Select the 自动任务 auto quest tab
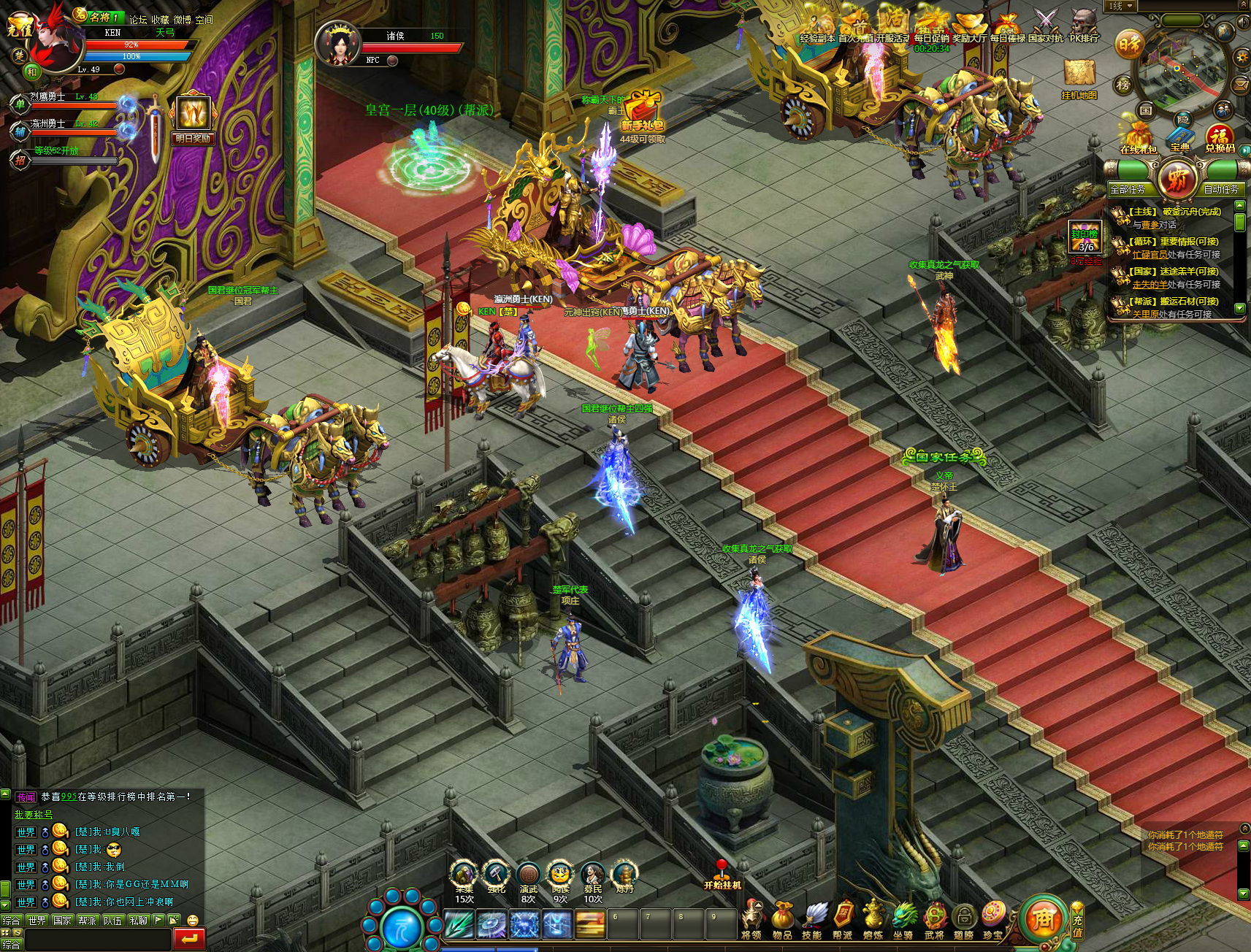Image resolution: width=1251 pixels, height=952 pixels. click(1221, 189)
